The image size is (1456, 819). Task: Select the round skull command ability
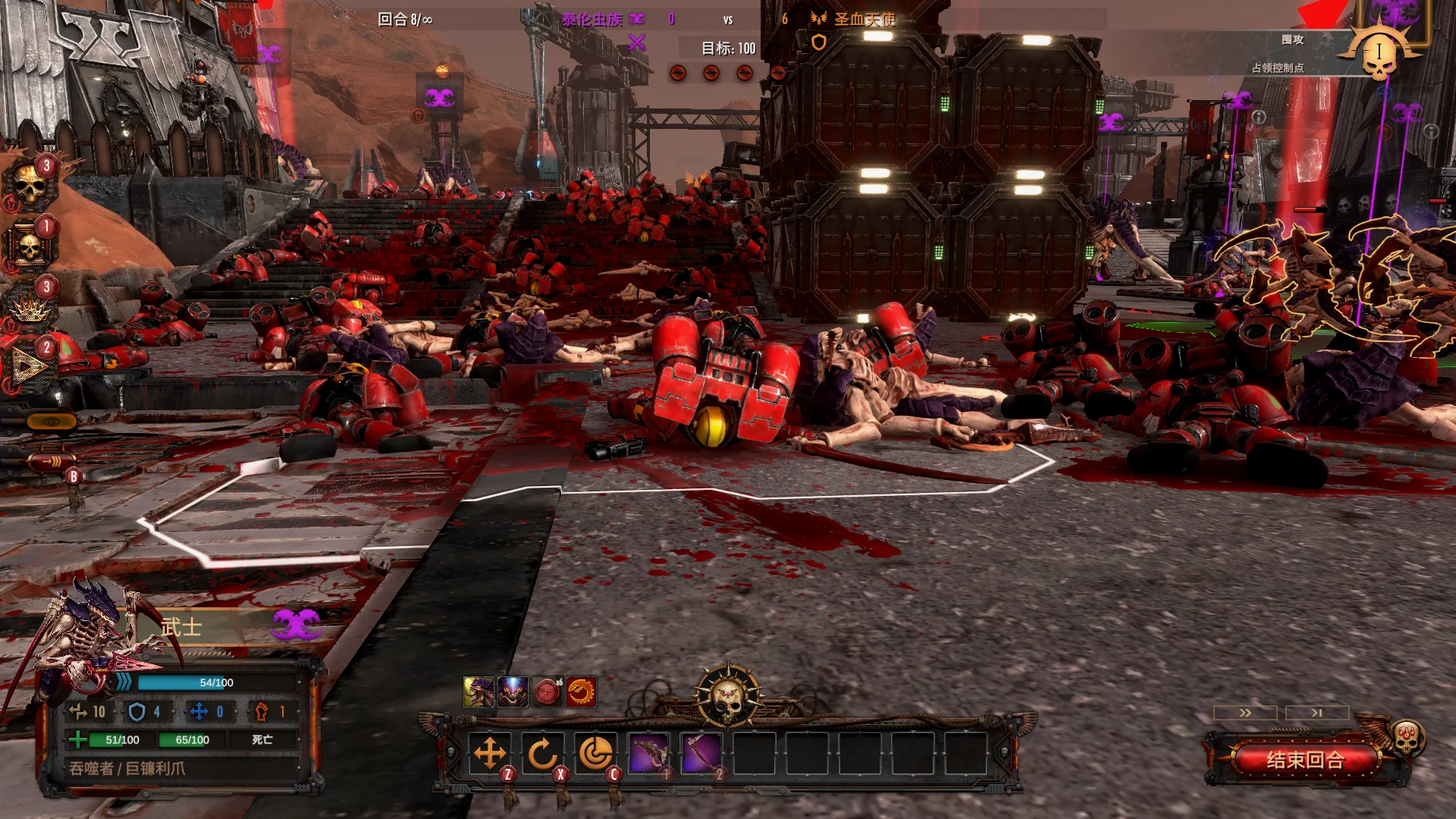click(30, 185)
